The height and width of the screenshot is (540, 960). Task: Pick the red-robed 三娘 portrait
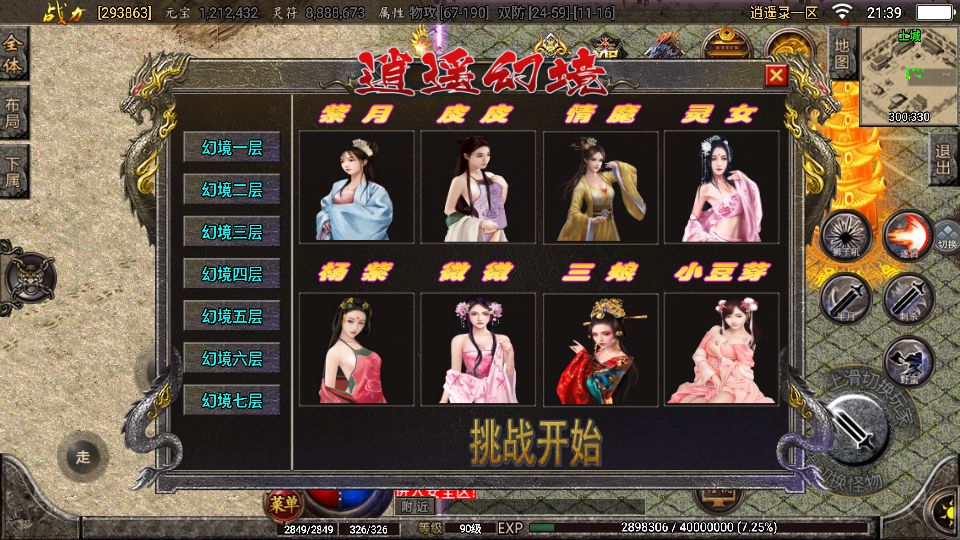(600, 349)
